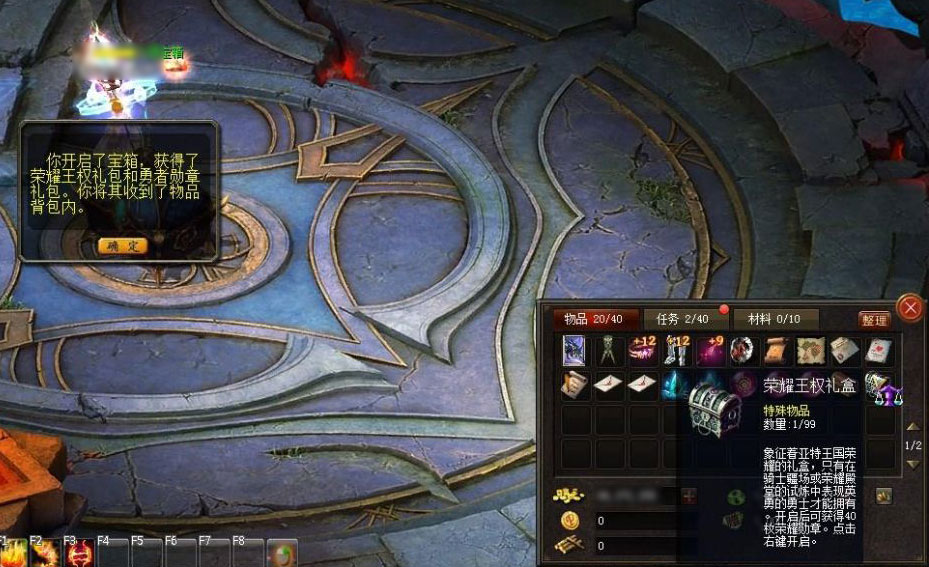Open the 材料 materials tab
Screen dimensions: 929x567
coord(774,319)
